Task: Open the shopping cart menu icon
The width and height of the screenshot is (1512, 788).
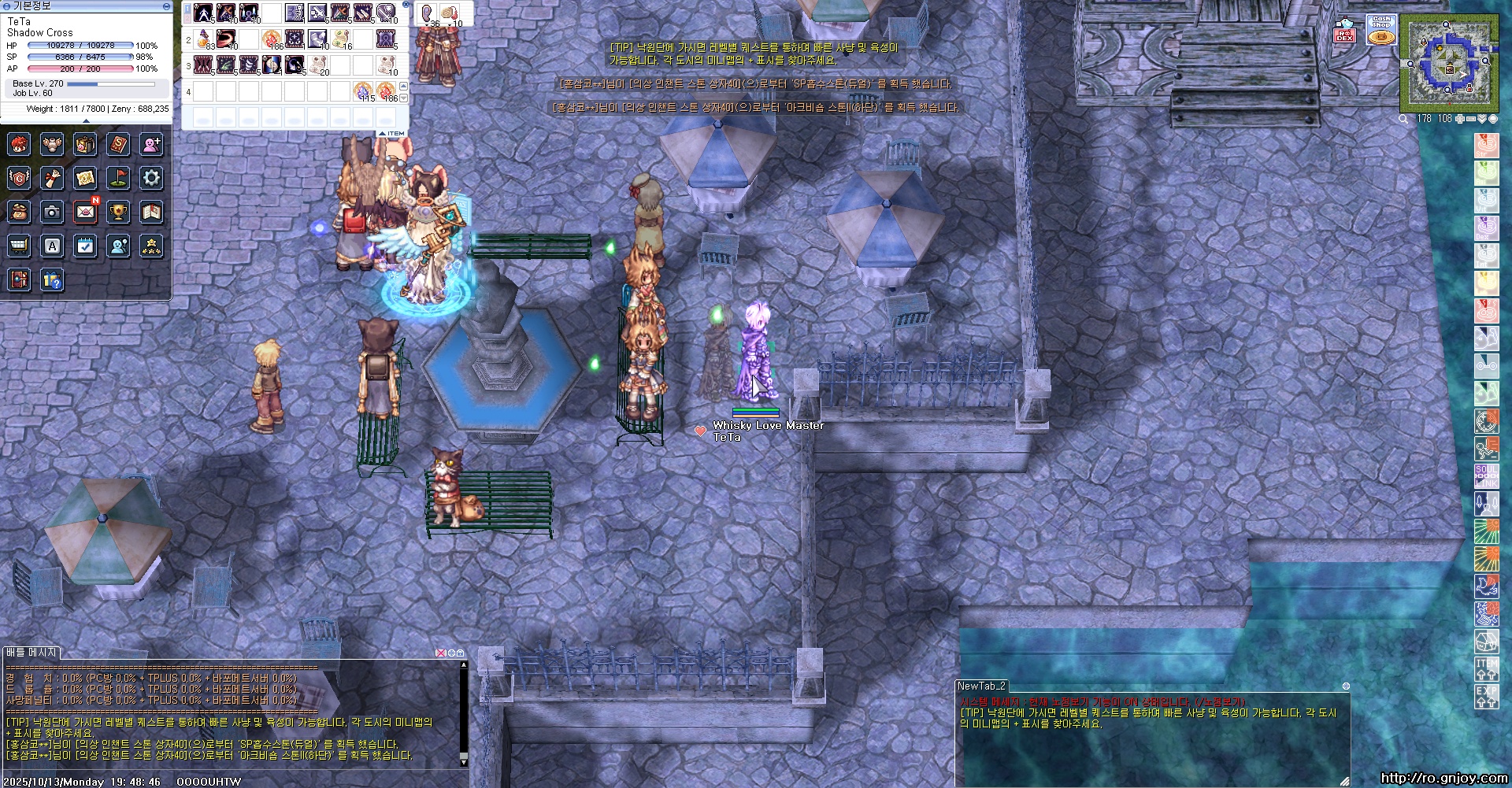Action: 19,246
